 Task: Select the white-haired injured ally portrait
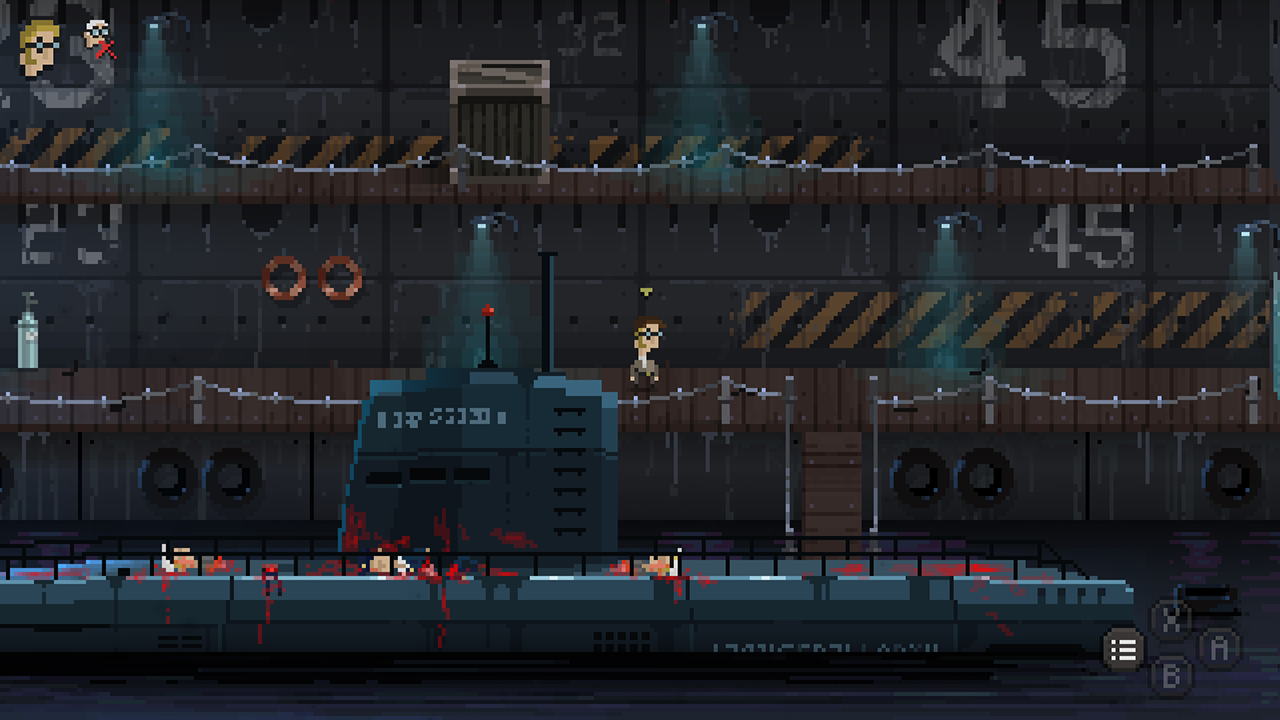tap(97, 35)
